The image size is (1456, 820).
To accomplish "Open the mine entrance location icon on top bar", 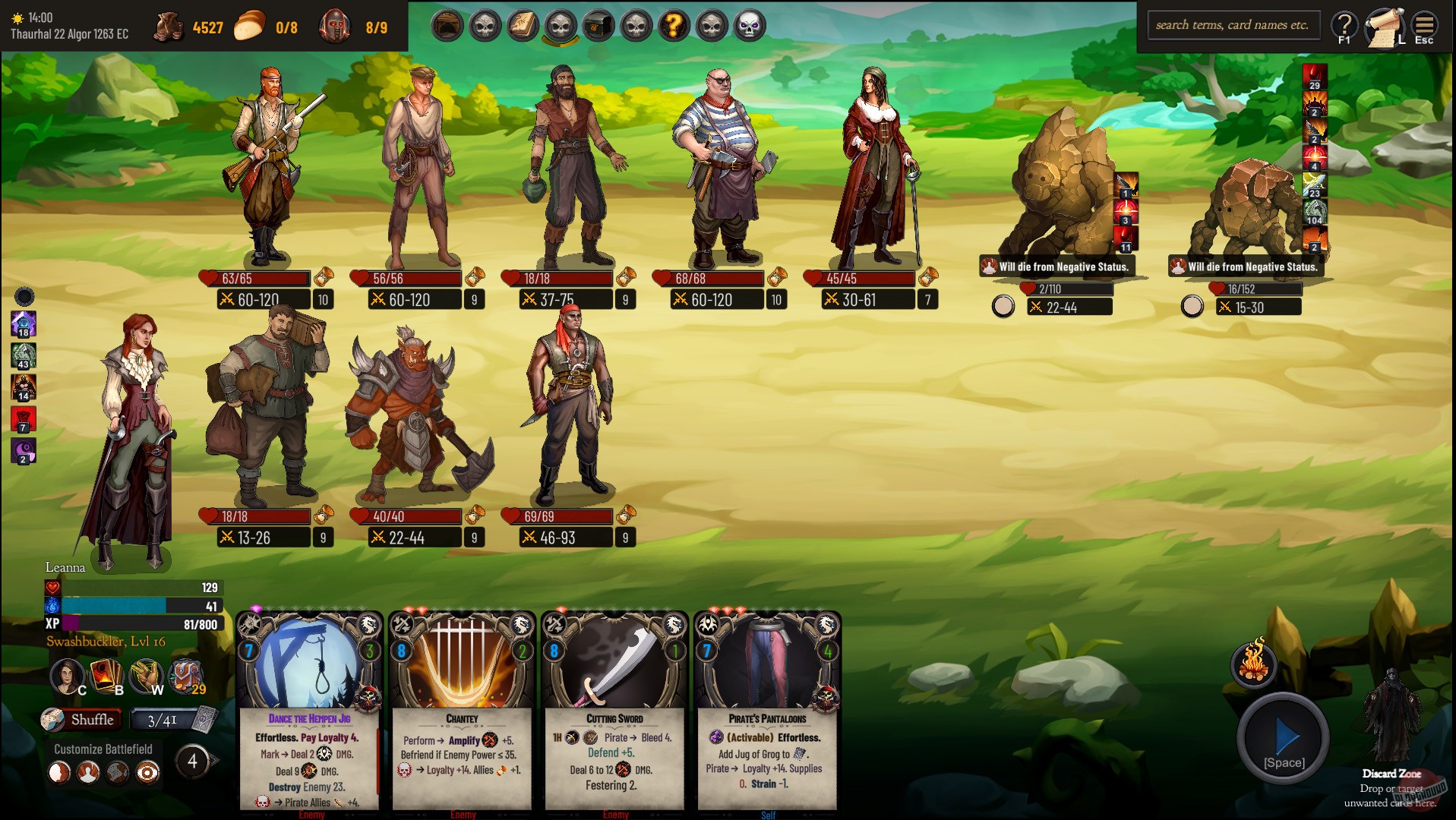I will (x=447, y=25).
